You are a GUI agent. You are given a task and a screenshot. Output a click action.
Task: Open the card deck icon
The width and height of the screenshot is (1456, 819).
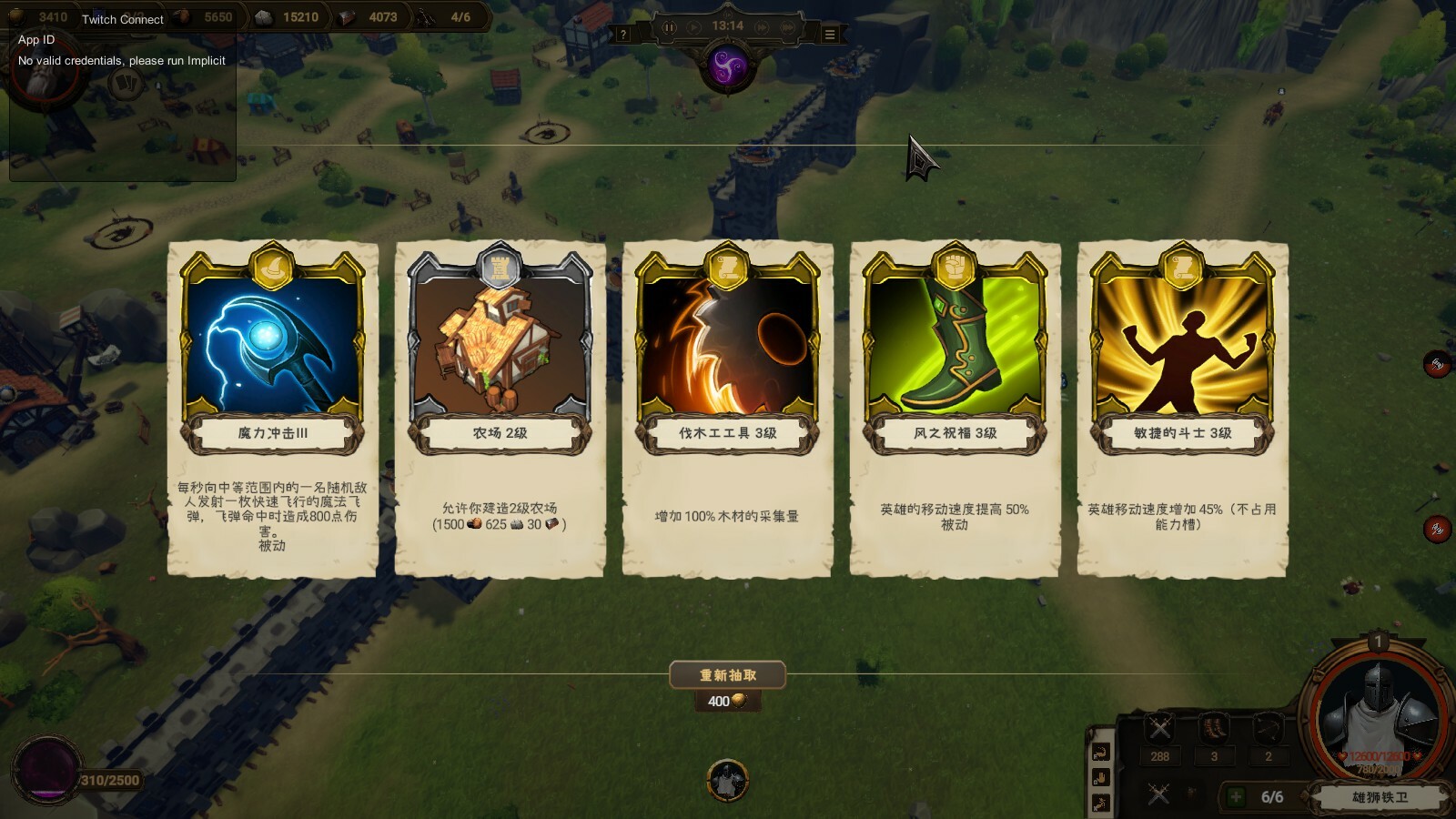[126, 85]
